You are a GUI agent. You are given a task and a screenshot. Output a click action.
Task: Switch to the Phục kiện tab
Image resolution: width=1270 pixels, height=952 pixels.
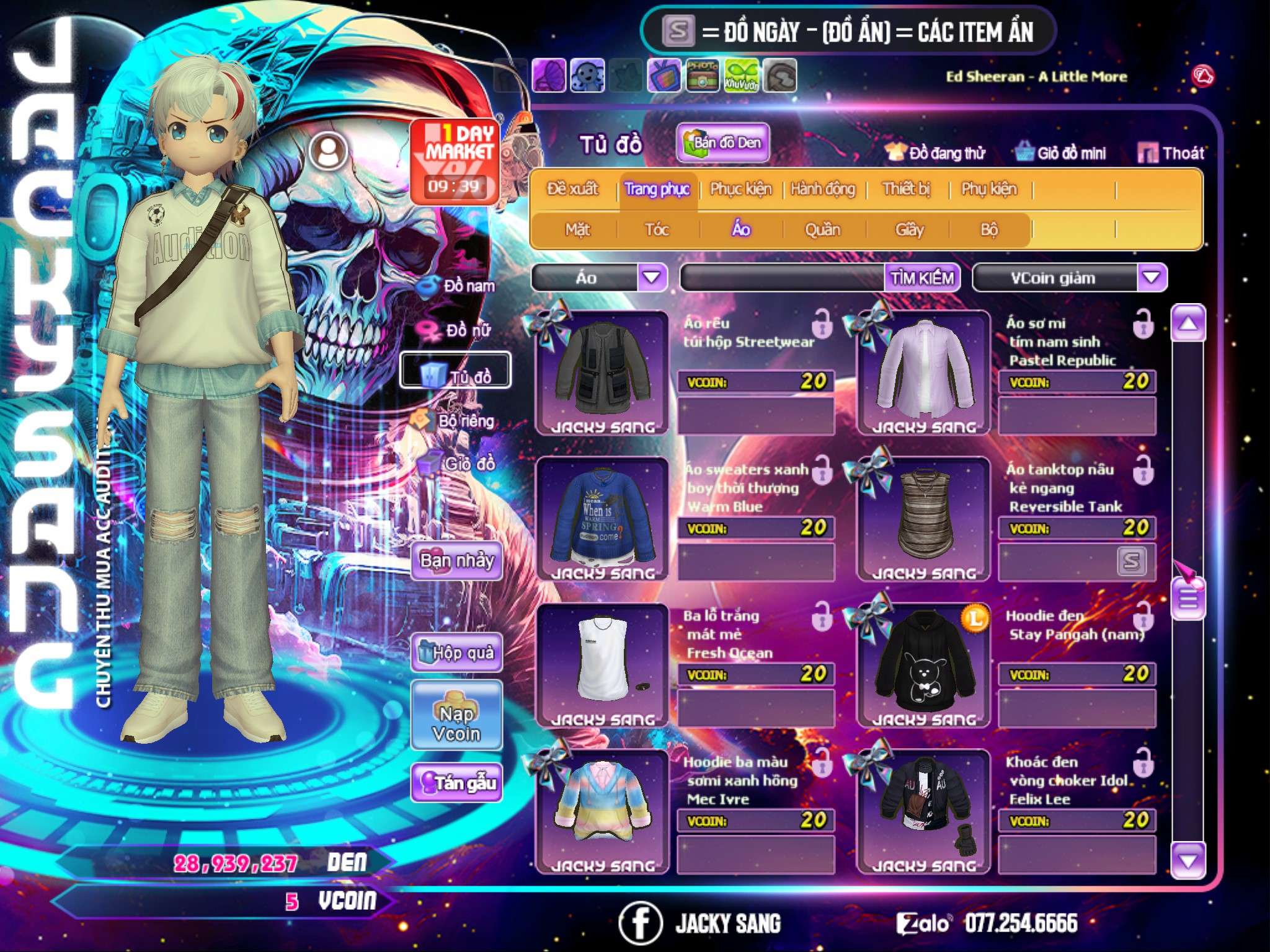point(741,189)
